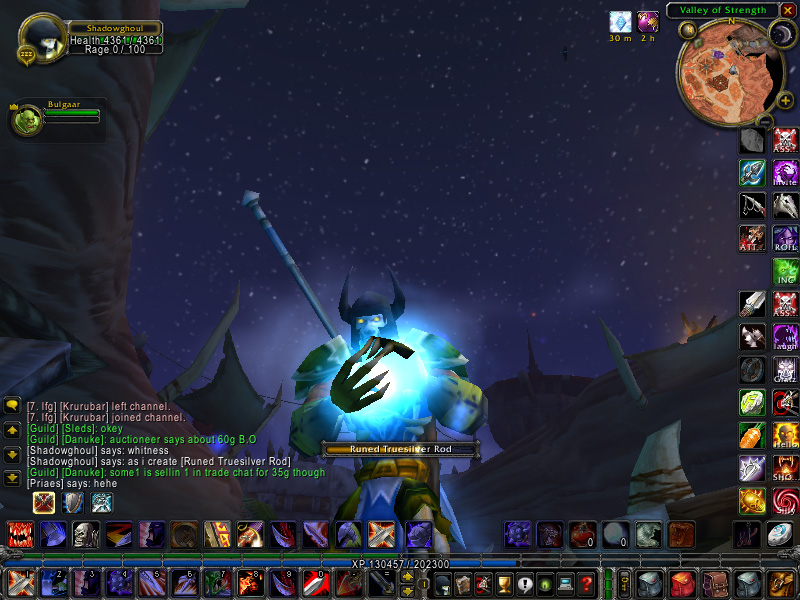This screenshot has width=800, height=600.
Task: Open the chat menu speech bubble button
Action: 12,405
